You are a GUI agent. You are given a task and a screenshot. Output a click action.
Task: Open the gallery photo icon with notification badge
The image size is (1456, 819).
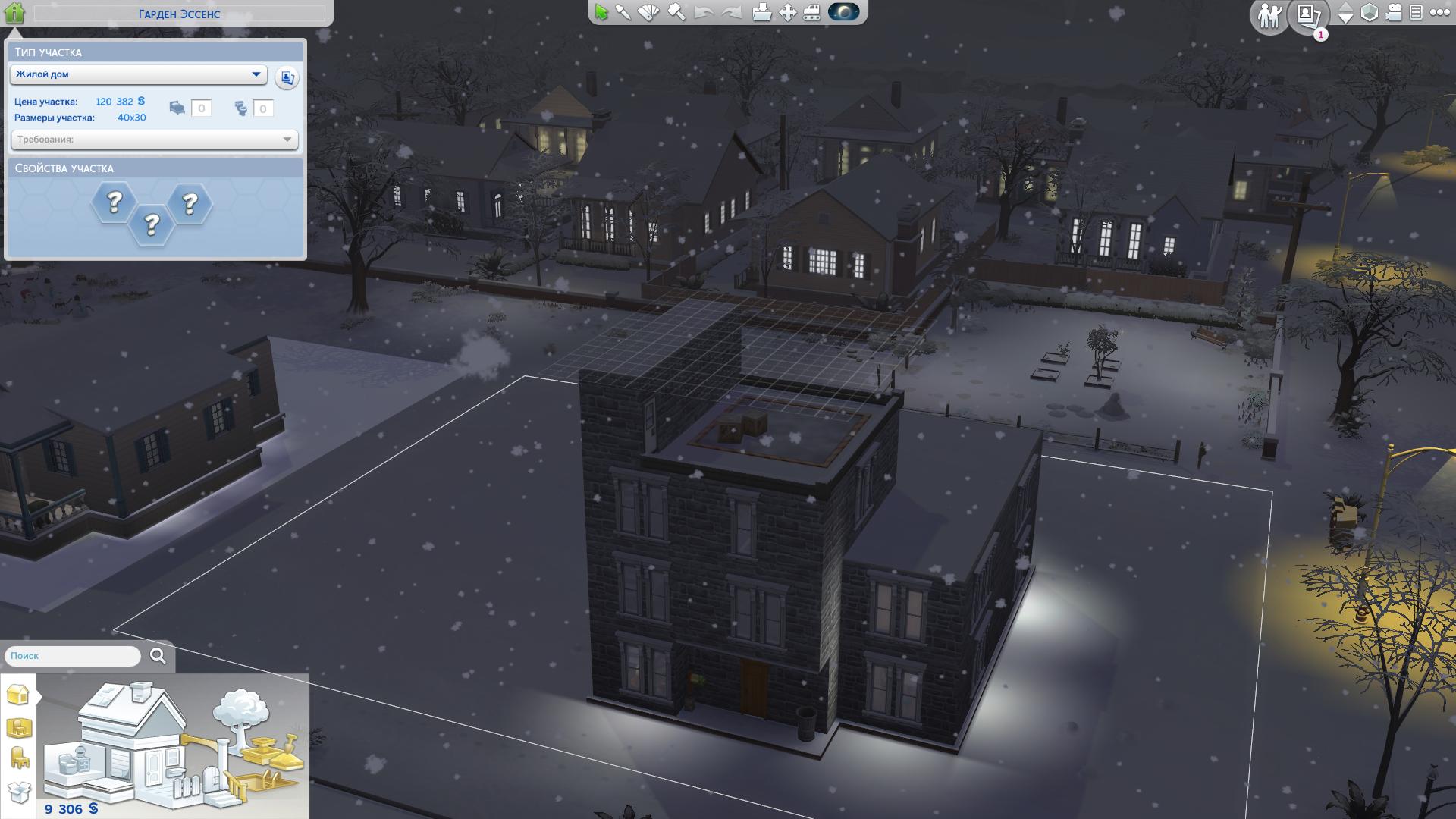[x=1308, y=15]
